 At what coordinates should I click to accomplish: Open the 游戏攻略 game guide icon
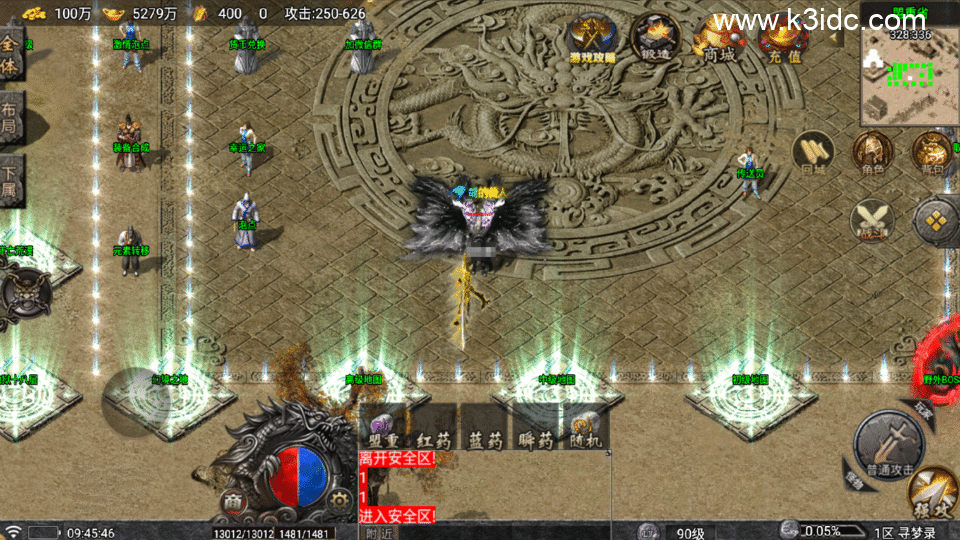tap(593, 42)
